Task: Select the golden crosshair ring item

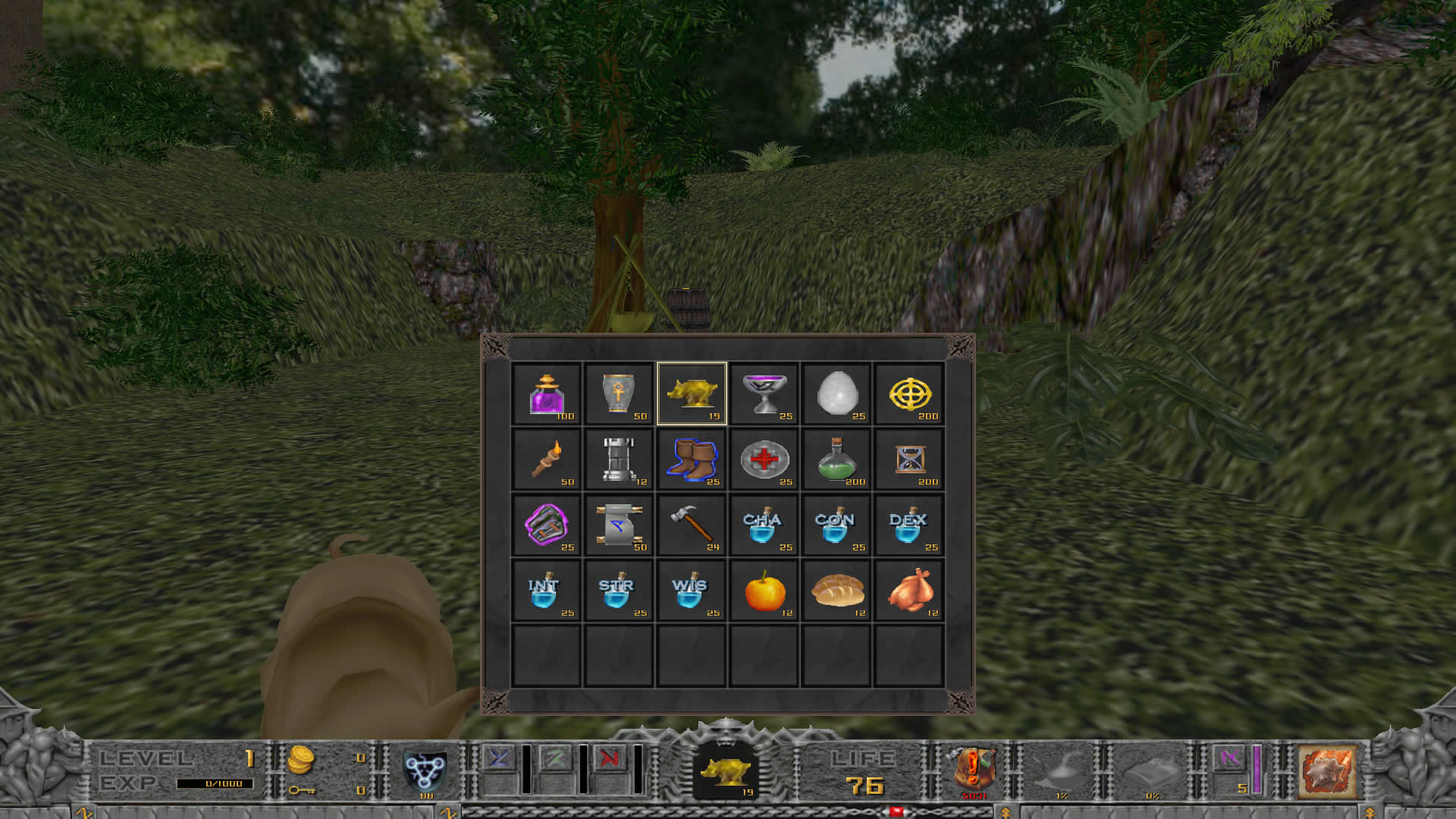Action: coord(909,394)
